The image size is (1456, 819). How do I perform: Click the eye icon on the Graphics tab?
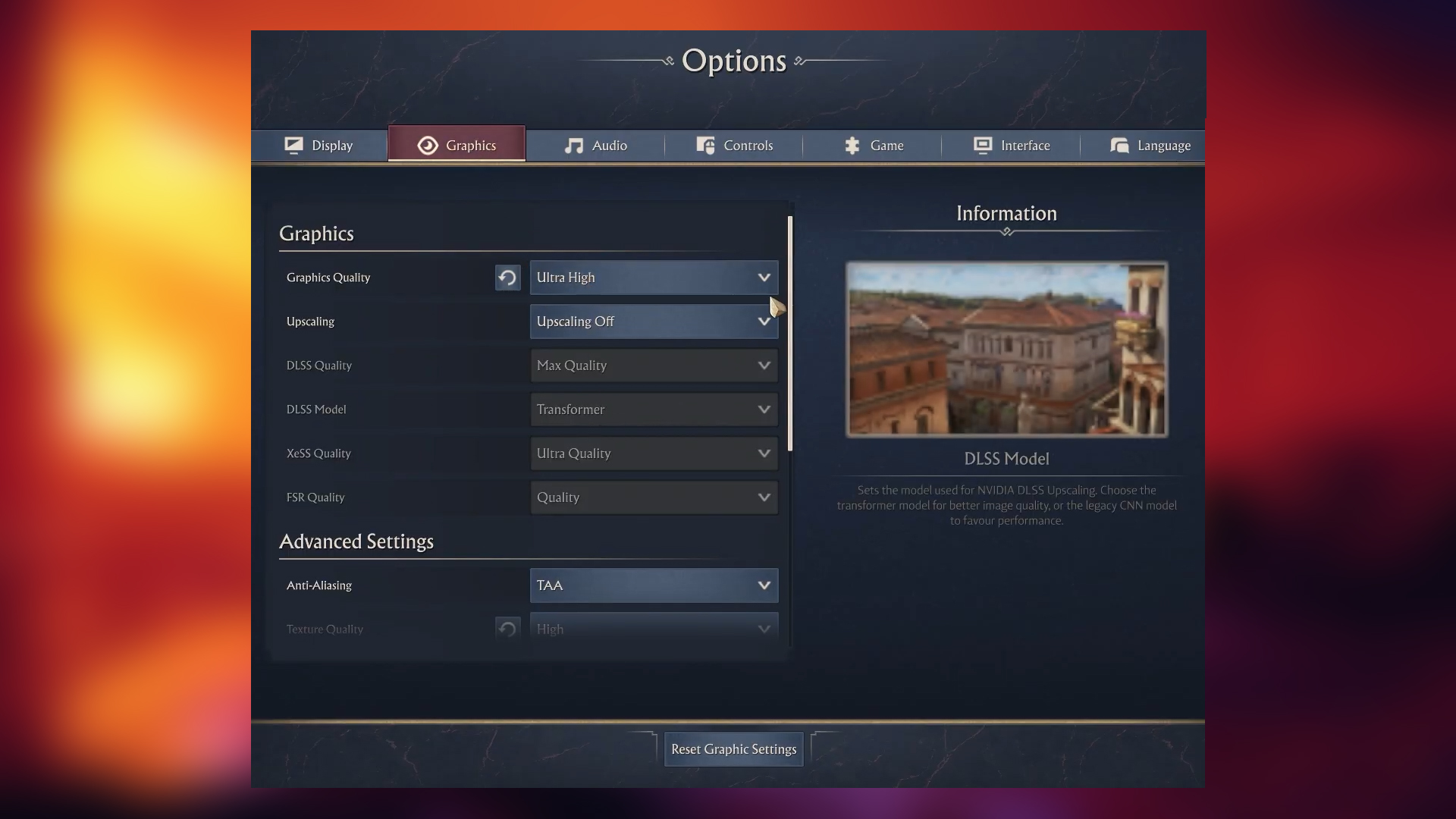coord(427,145)
